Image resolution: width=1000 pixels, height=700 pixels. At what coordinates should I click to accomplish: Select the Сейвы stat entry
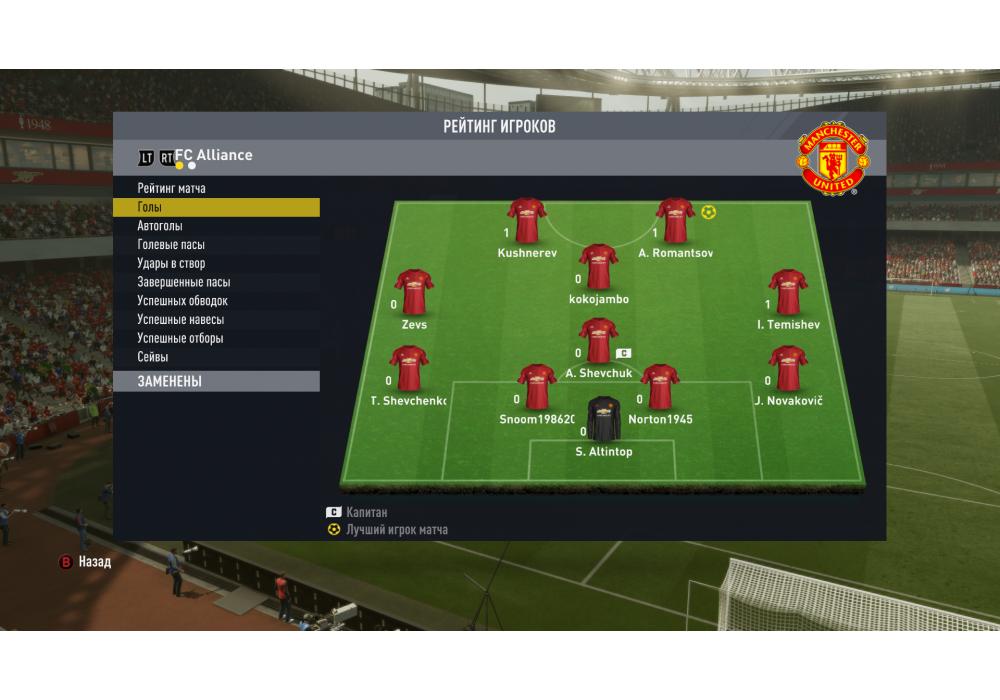(153, 357)
